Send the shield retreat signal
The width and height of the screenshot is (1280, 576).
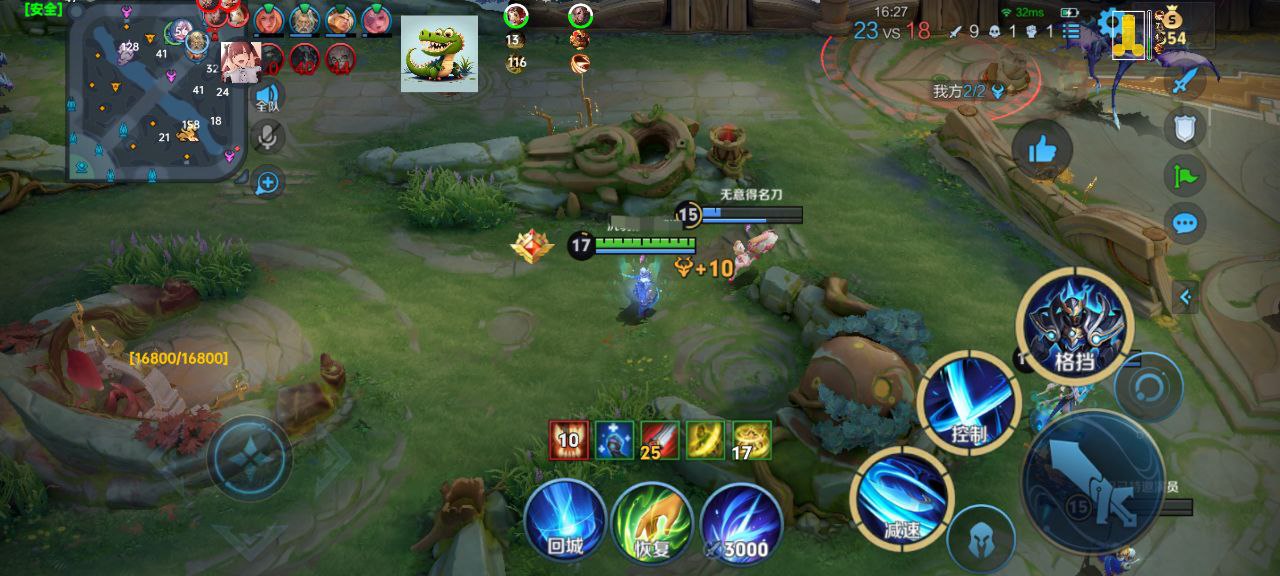tap(1185, 127)
